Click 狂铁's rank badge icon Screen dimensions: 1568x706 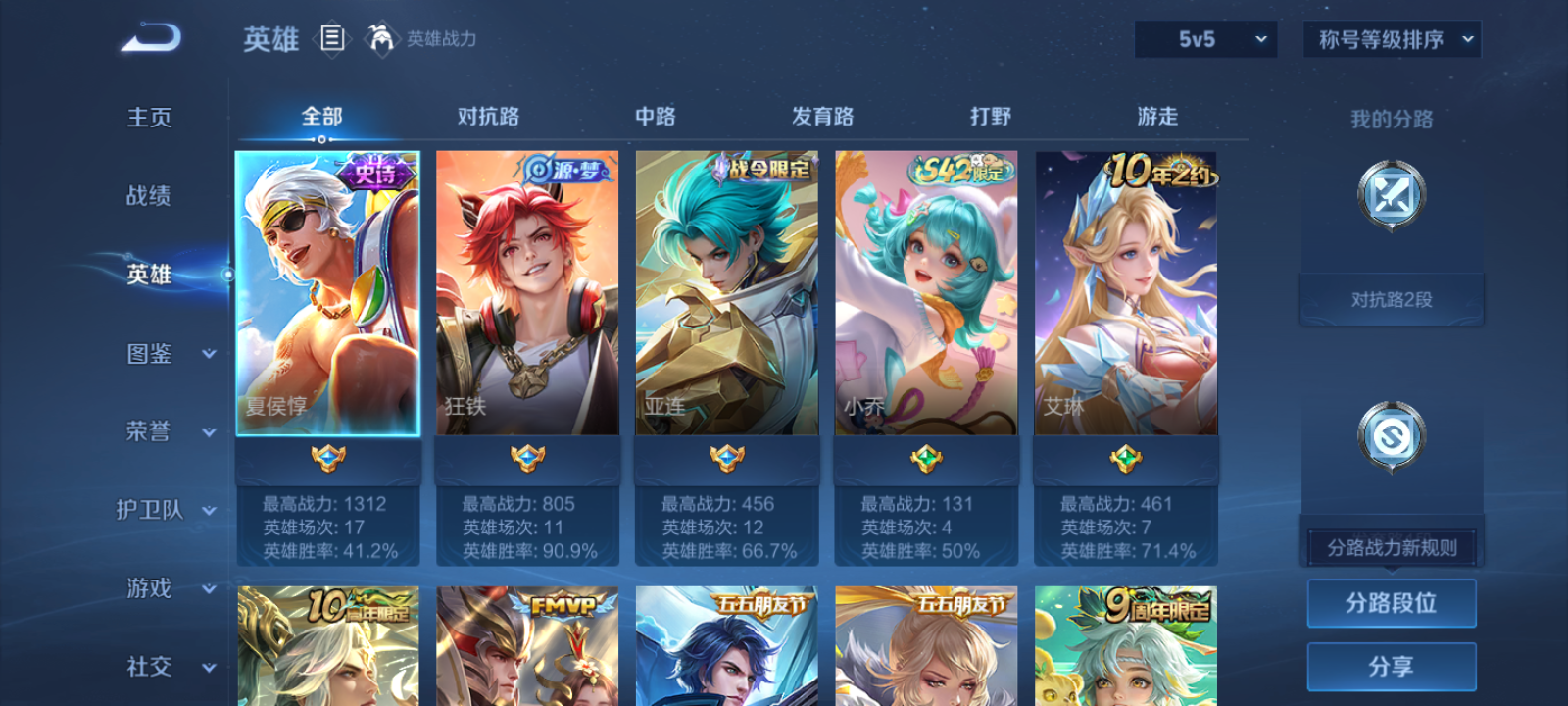(x=527, y=458)
